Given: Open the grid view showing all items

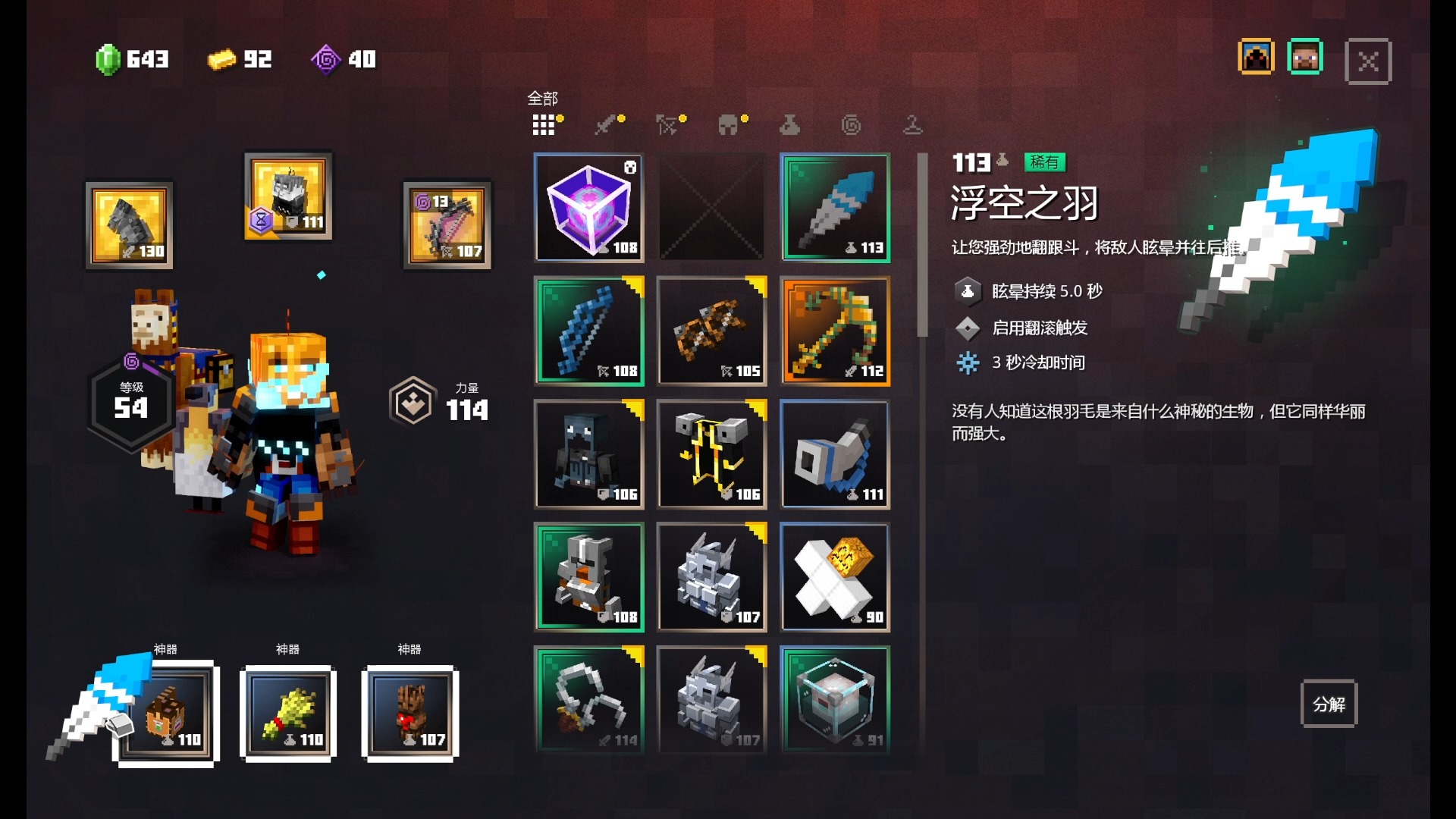Looking at the screenshot, I should [544, 124].
